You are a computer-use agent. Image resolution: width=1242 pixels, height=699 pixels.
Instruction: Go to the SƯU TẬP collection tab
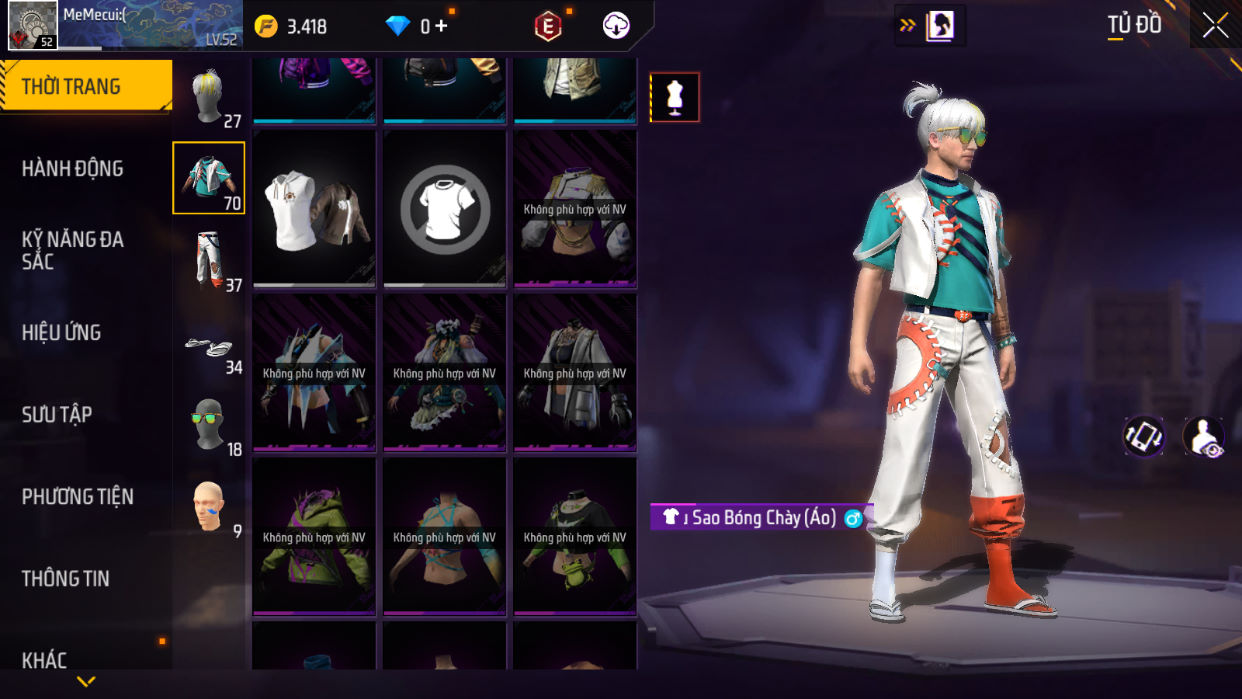[57, 415]
